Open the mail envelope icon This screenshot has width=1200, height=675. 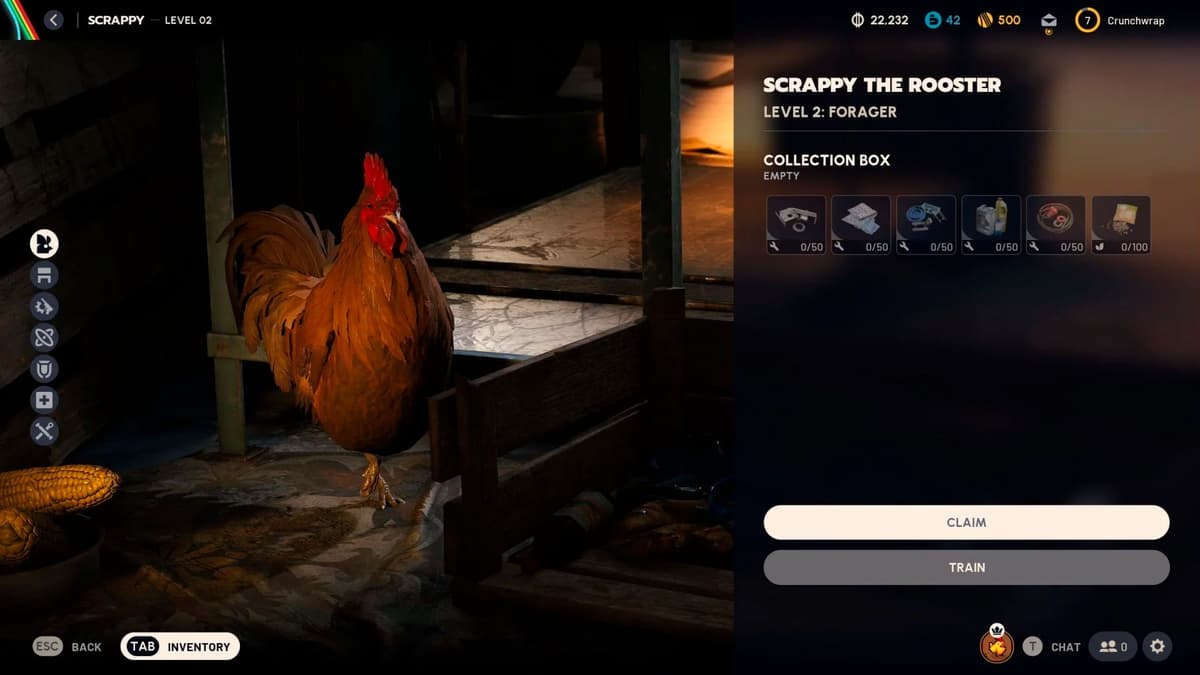[x=1048, y=21]
